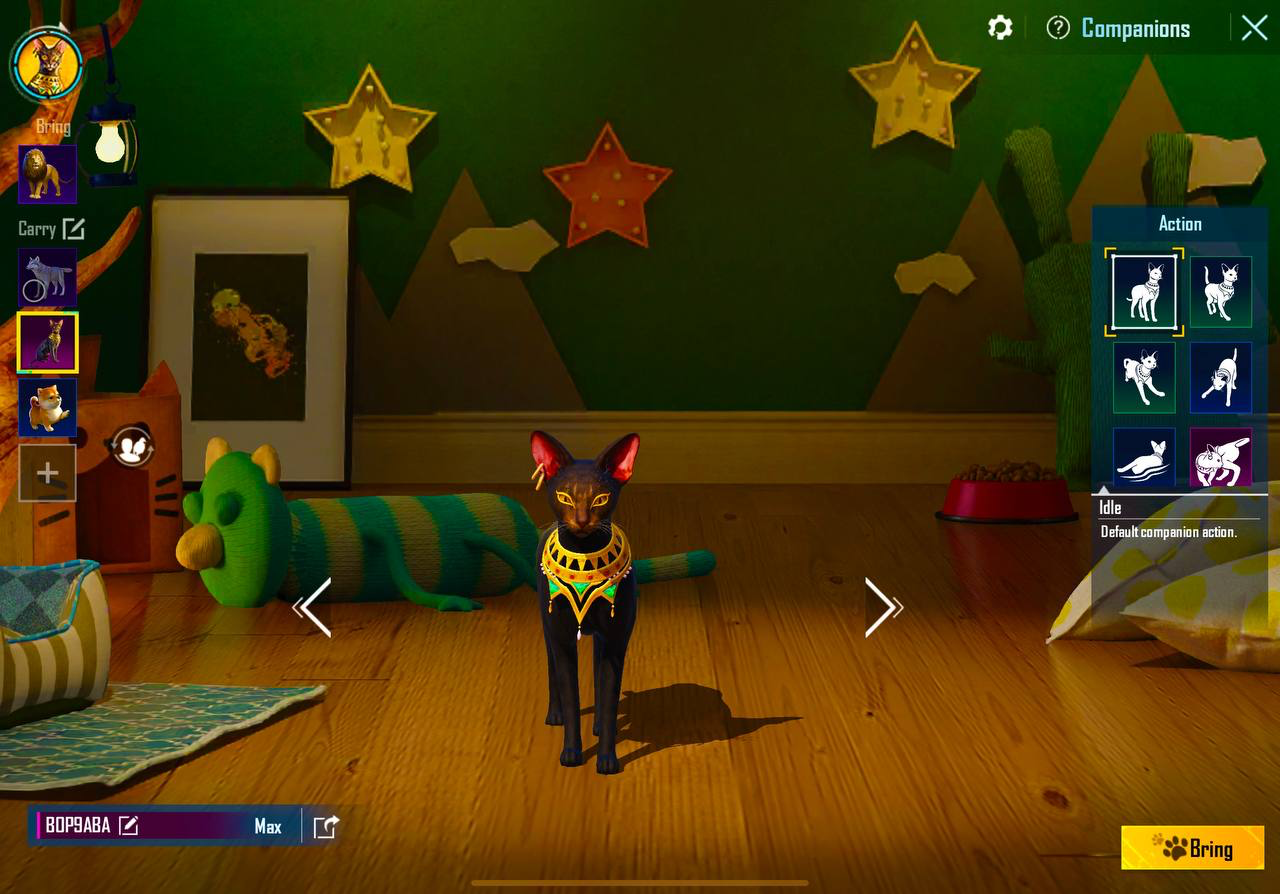Close the Companions screen
The image size is (1280, 894).
tap(1254, 28)
